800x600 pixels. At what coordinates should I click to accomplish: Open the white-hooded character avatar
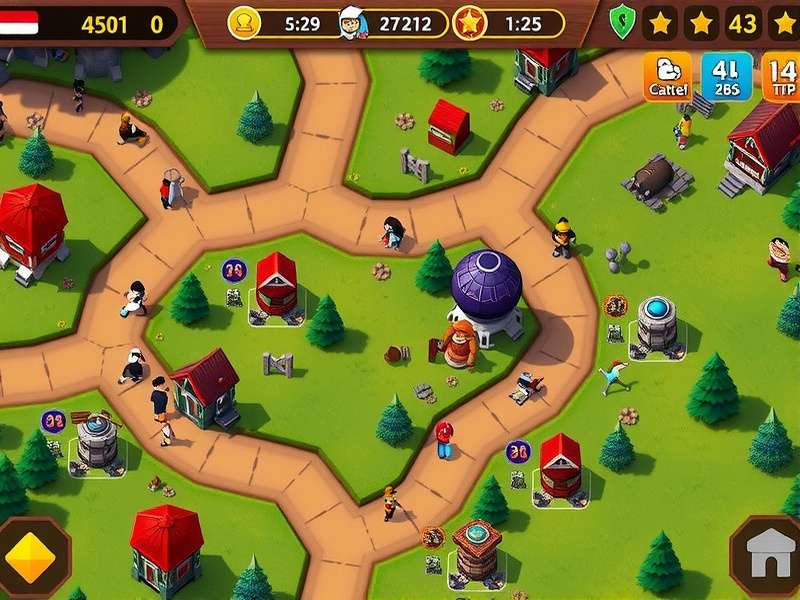[352, 22]
